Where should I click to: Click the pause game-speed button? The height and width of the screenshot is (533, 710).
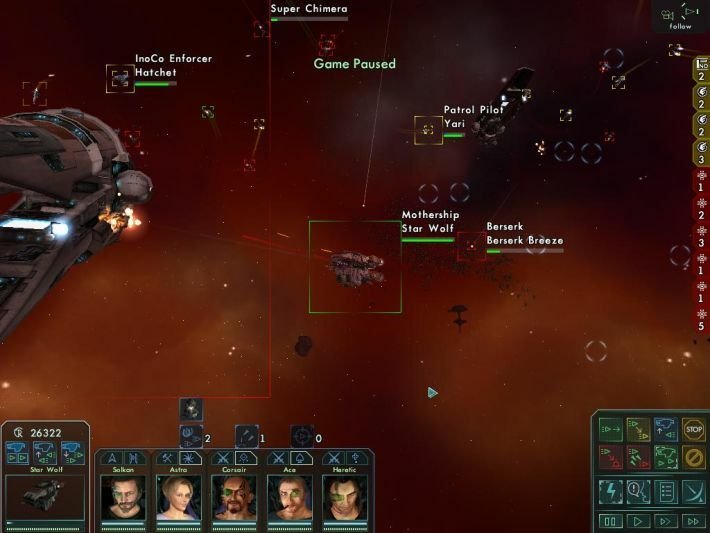point(610,521)
